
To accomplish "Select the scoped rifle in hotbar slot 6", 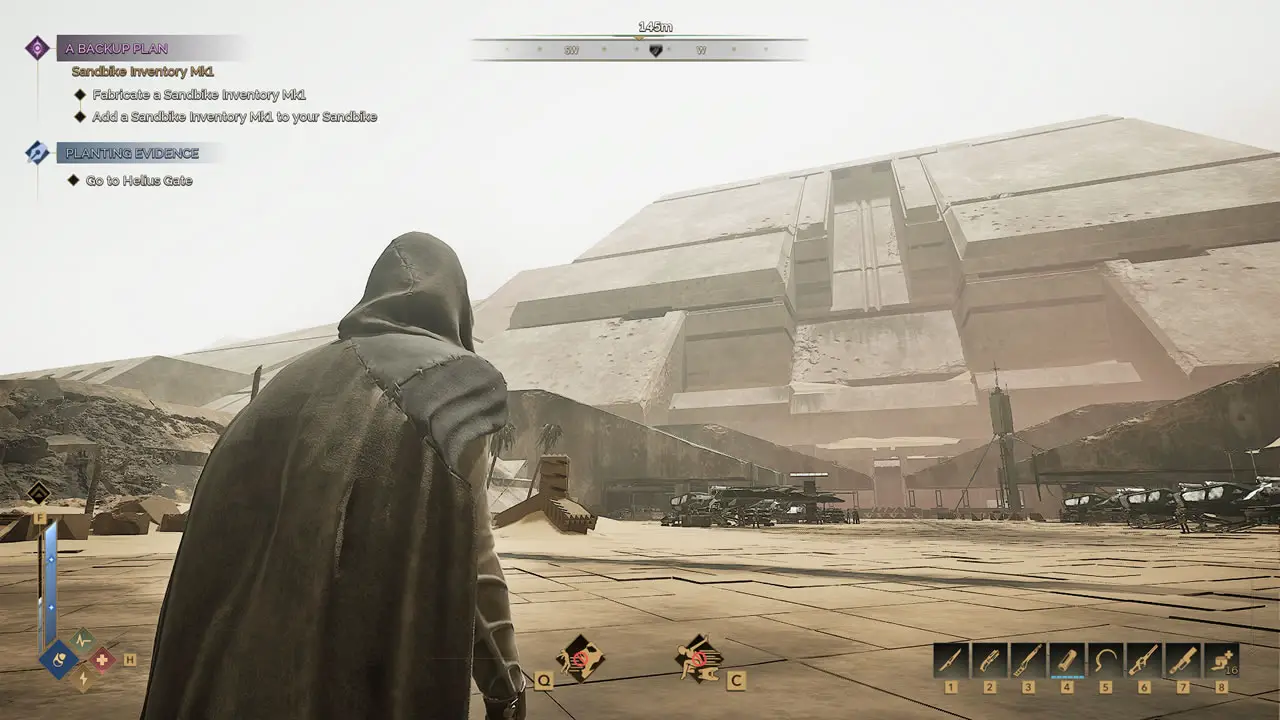I will click(x=1144, y=660).
